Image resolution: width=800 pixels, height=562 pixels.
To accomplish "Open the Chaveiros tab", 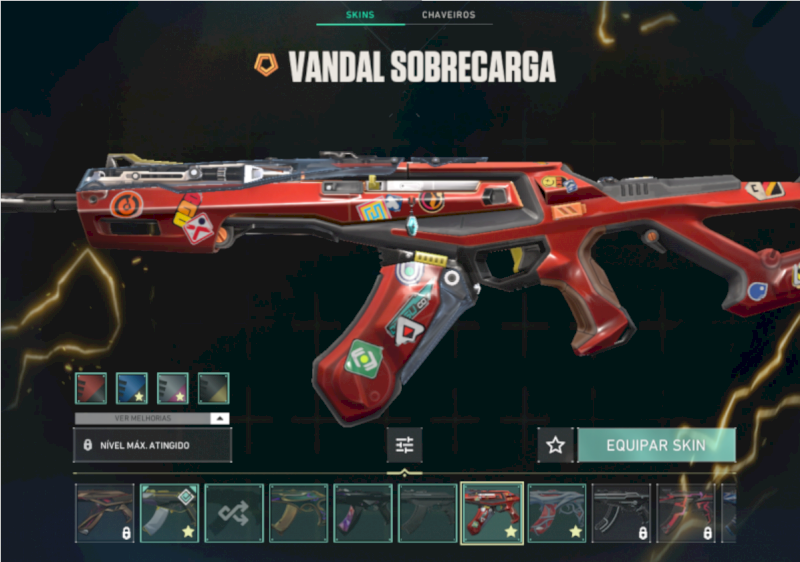I will pos(449,15).
